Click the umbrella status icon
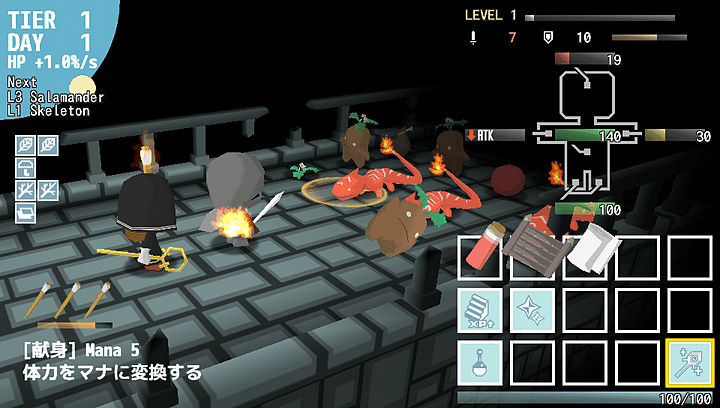Image resolution: width=720 pixels, height=408 pixels. click(25, 167)
